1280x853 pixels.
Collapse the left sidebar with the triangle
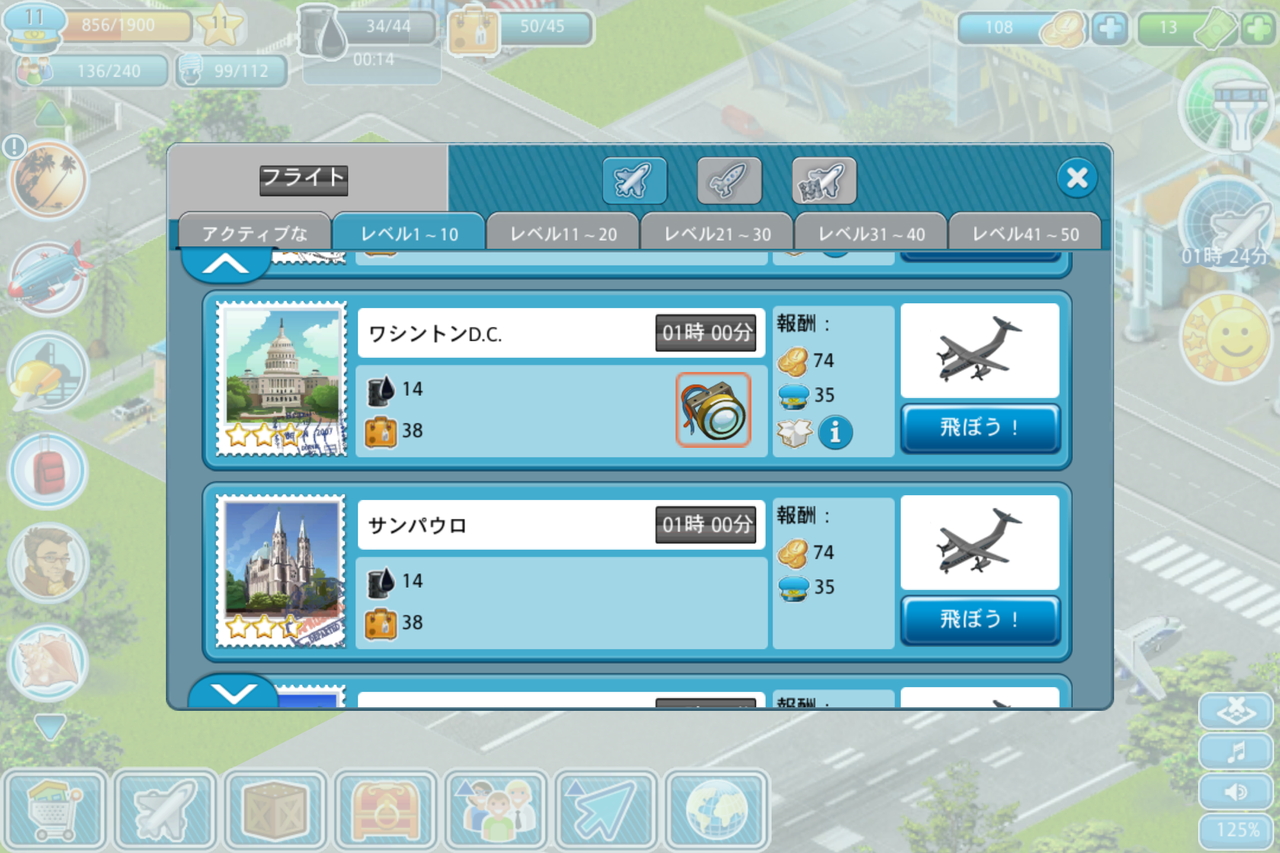coord(49,728)
